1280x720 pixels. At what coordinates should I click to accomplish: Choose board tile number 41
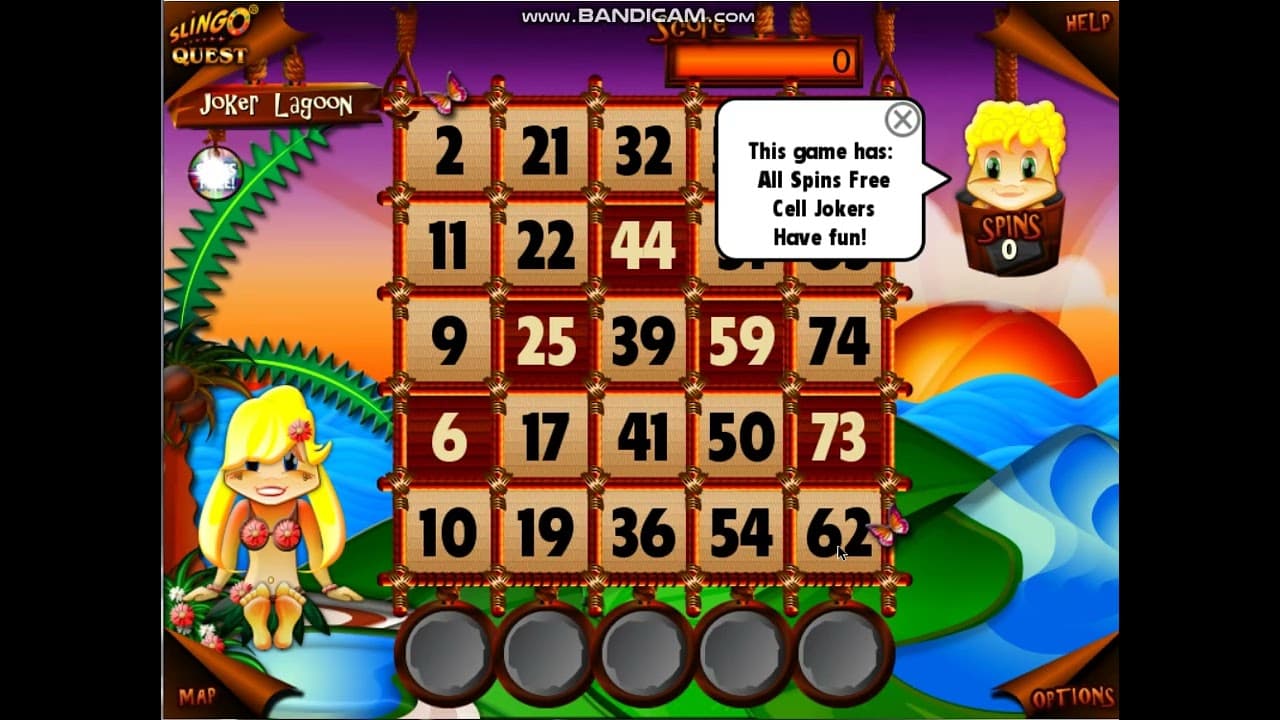coord(642,438)
